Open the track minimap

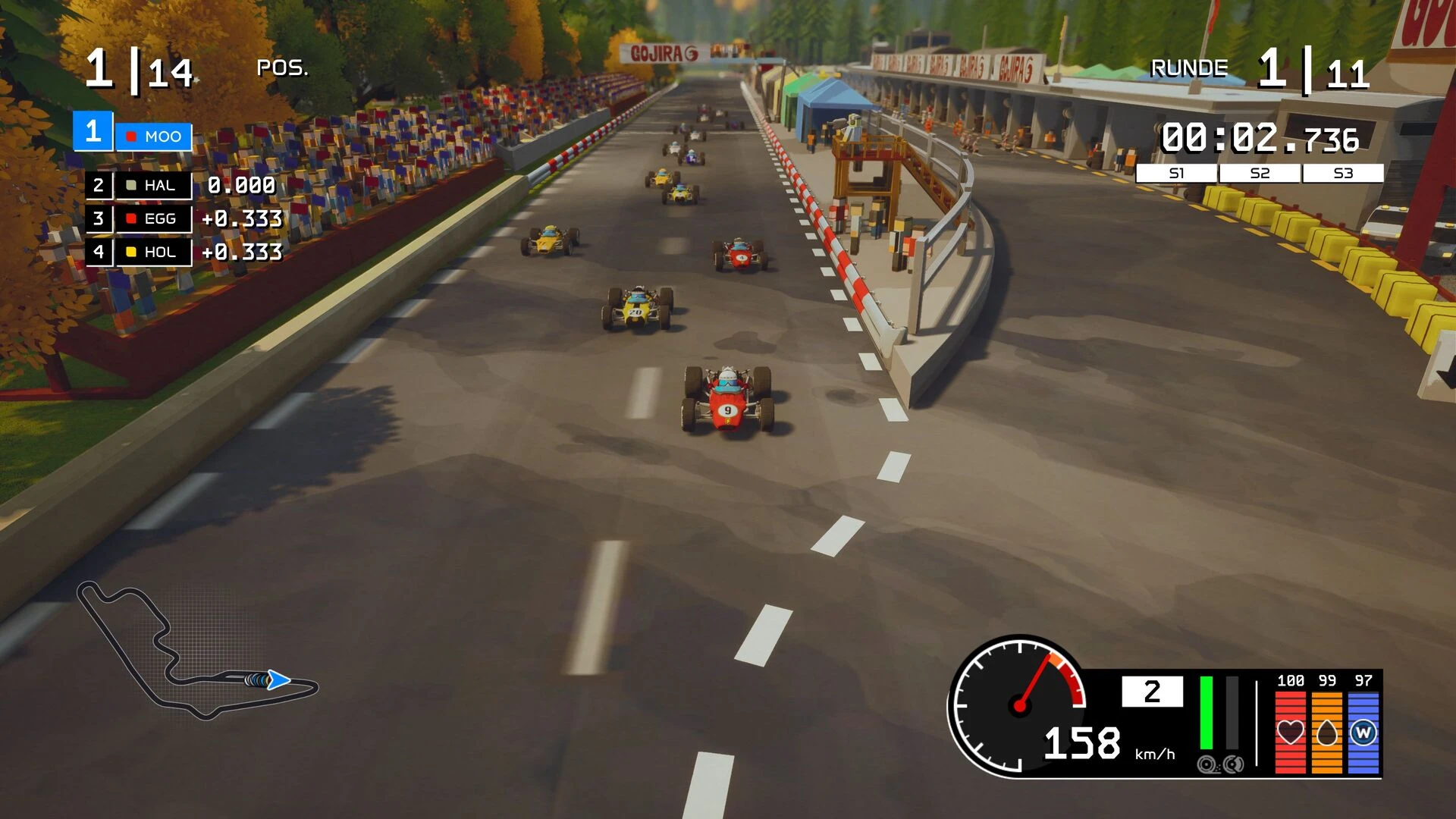pyautogui.click(x=197, y=652)
